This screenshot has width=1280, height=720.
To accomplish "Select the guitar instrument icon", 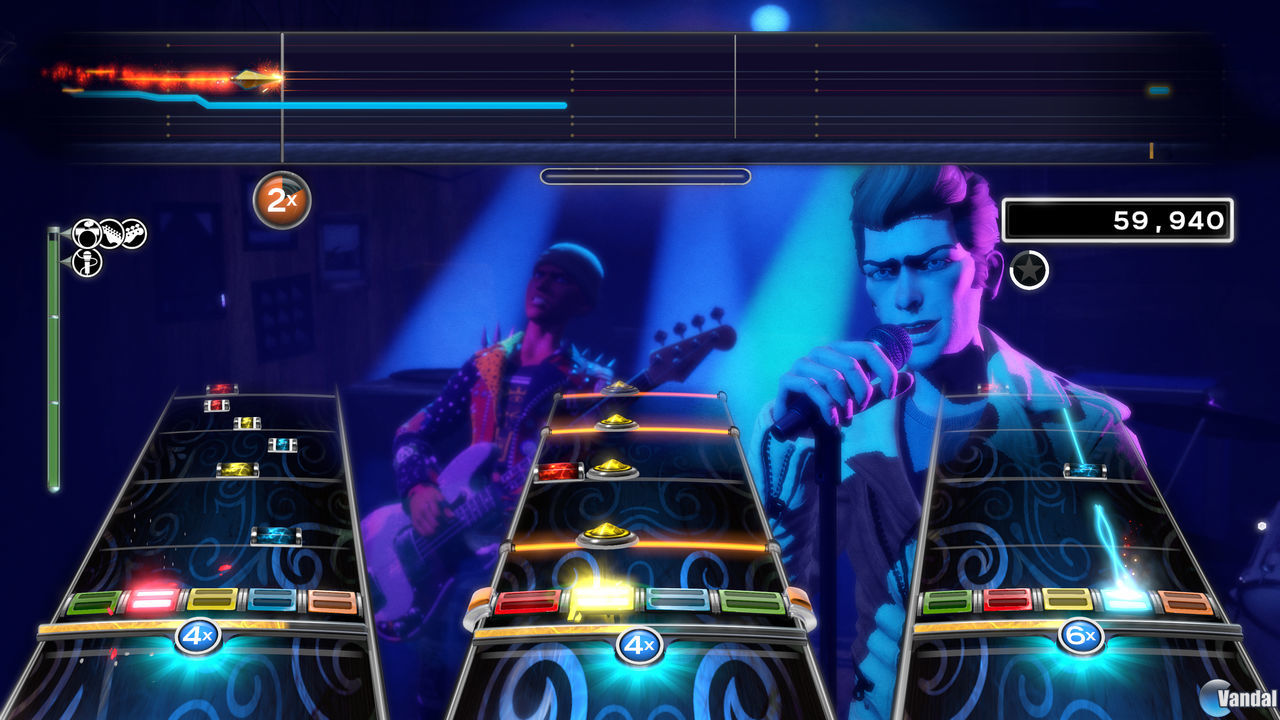I will 112,233.
